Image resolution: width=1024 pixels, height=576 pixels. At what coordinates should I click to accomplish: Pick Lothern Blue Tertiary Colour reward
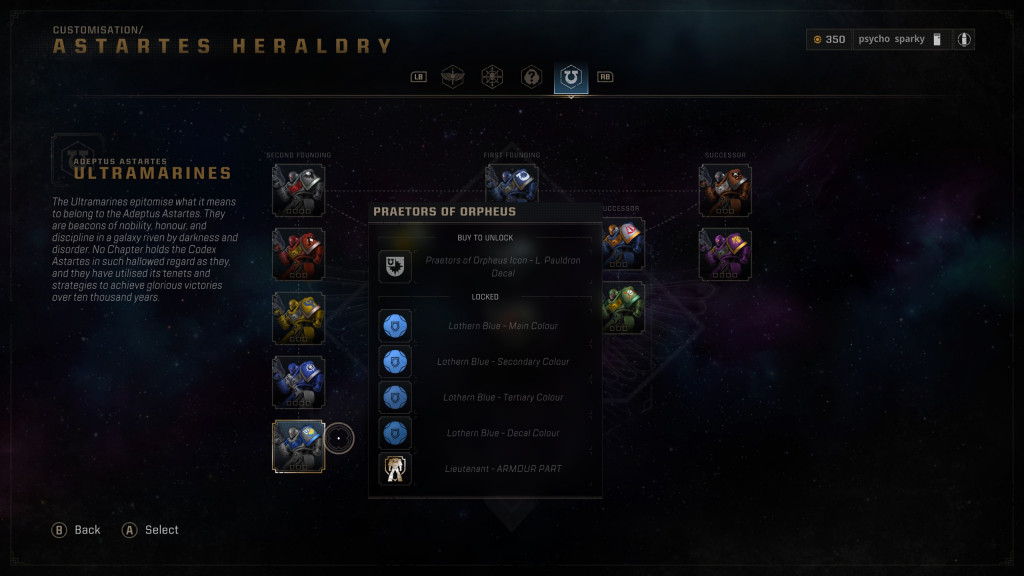(x=395, y=398)
